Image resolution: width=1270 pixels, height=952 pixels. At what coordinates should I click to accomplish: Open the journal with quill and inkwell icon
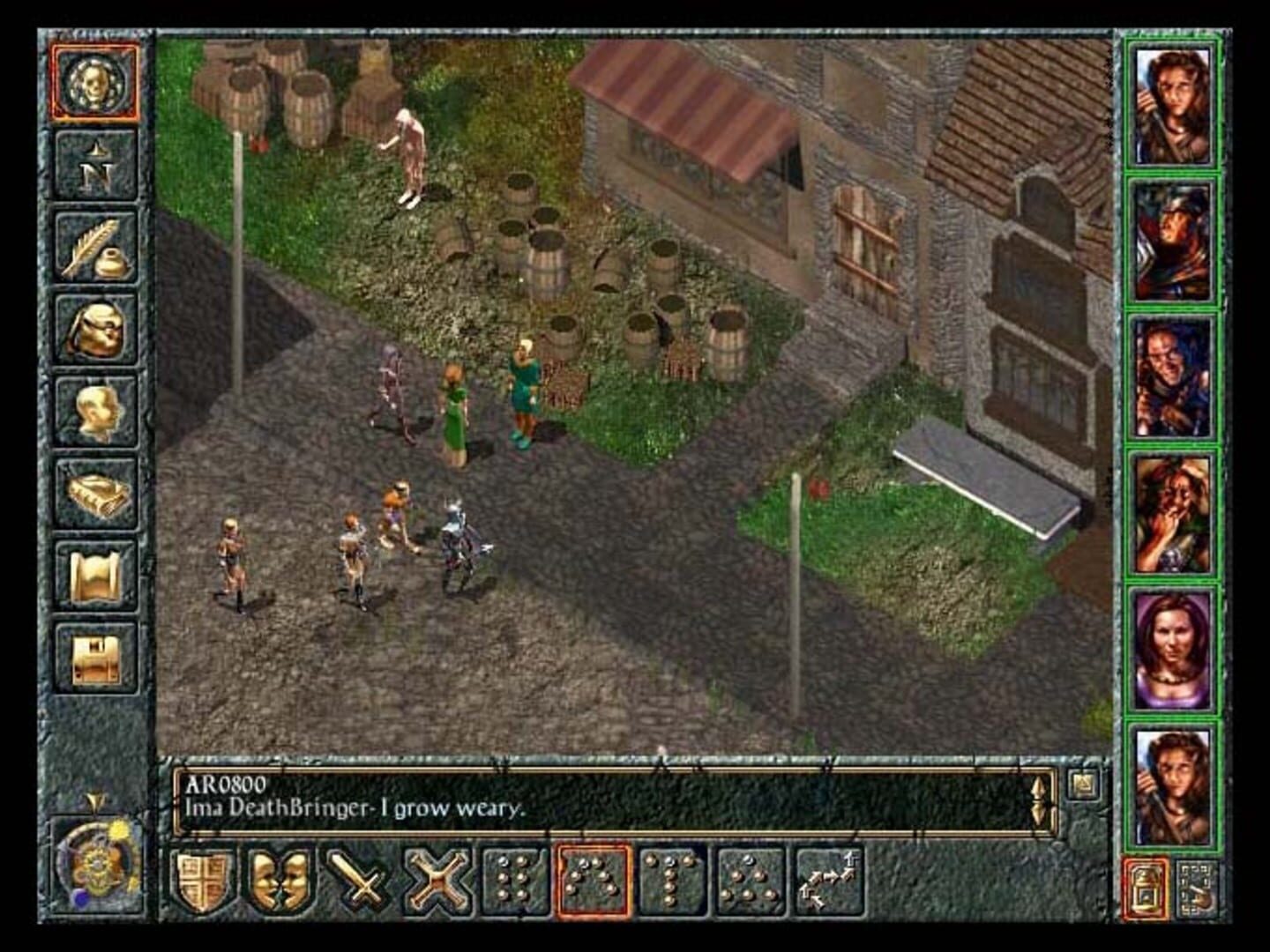click(x=97, y=249)
